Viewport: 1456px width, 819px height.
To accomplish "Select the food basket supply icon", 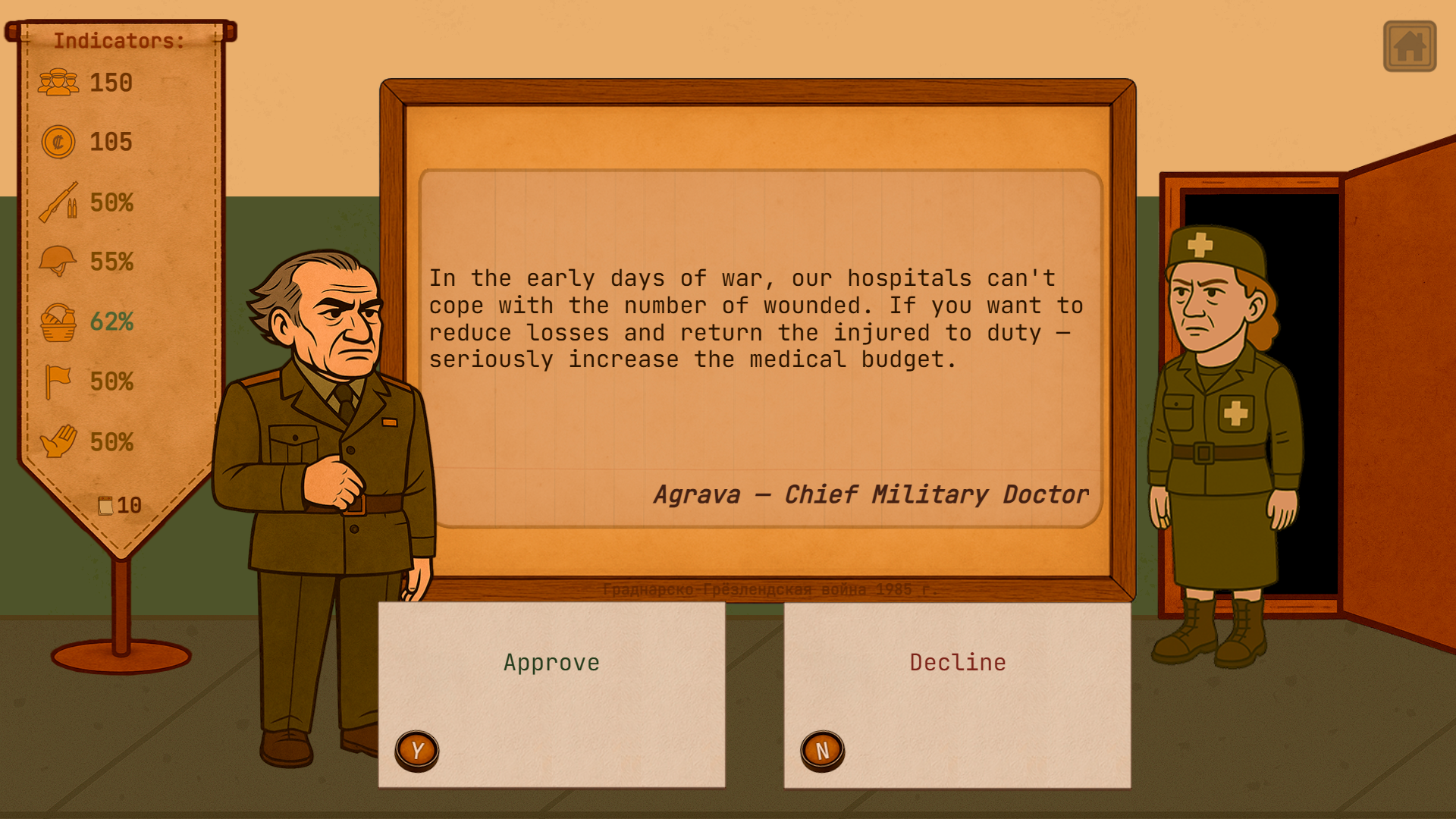I will [59, 322].
